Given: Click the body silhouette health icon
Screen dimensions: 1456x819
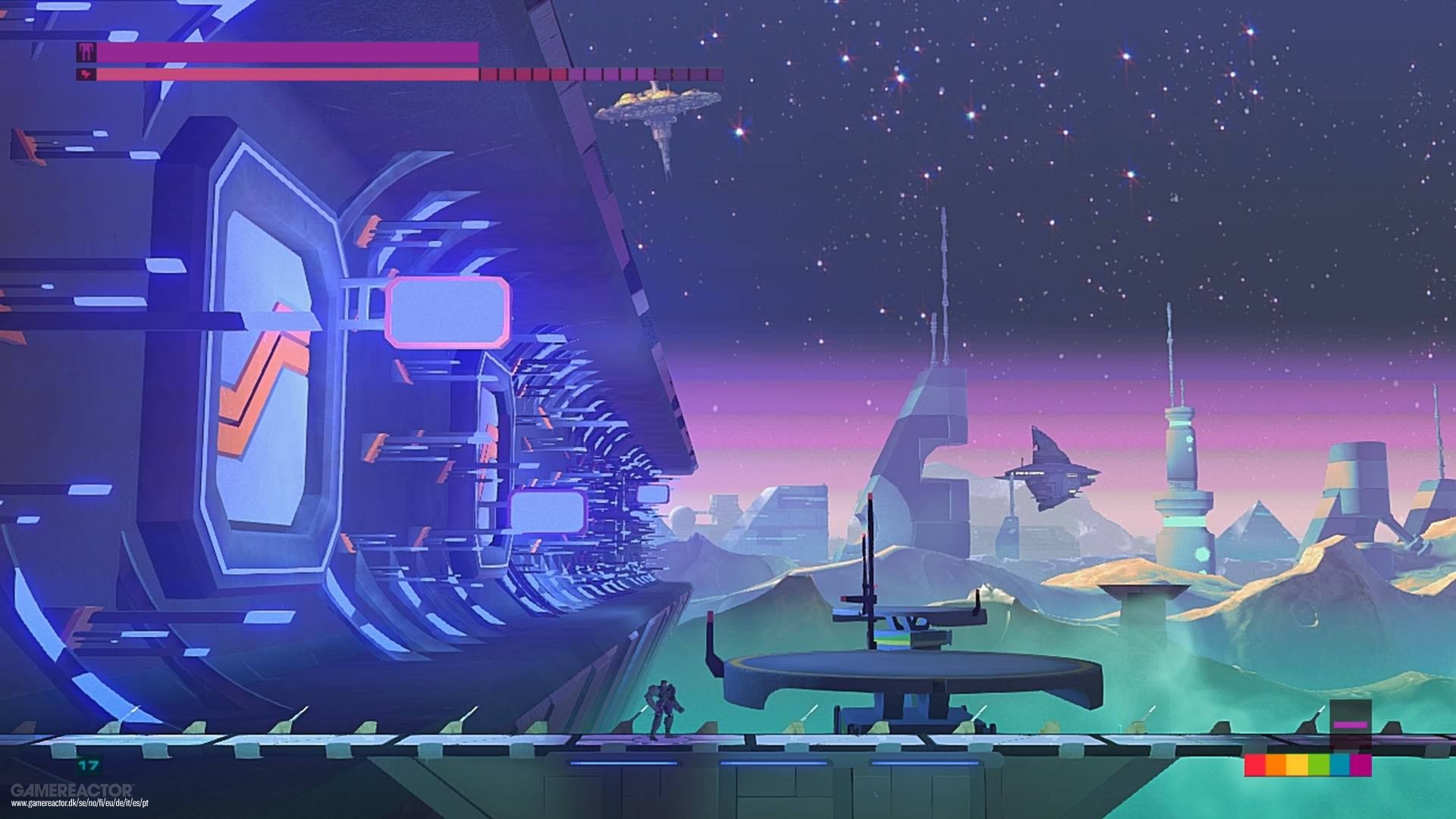Looking at the screenshot, I should pyautogui.click(x=86, y=52).
